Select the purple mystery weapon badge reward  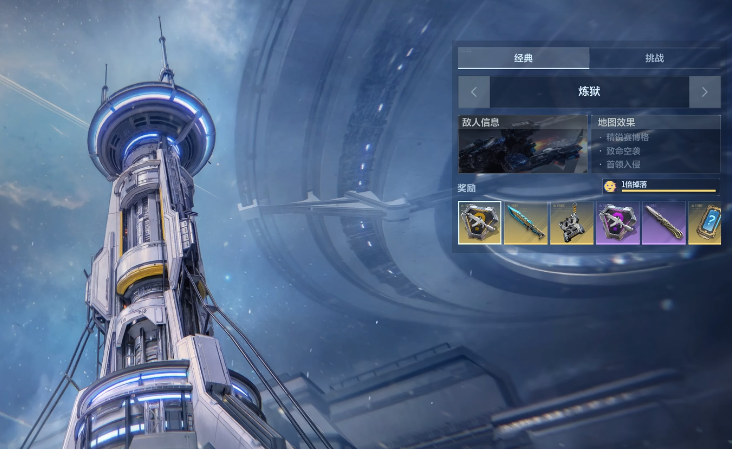click(x=617, y=222)
